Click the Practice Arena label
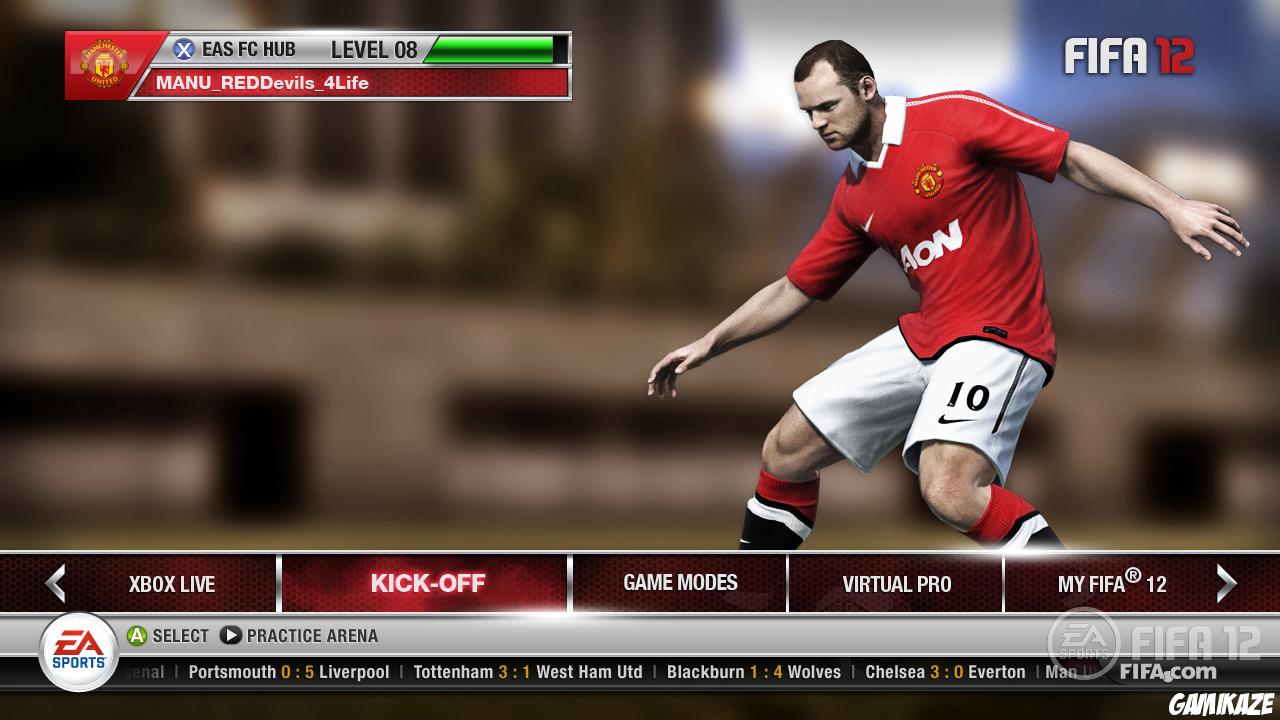This screenshot has width=1280, height=720. (314, 635)
